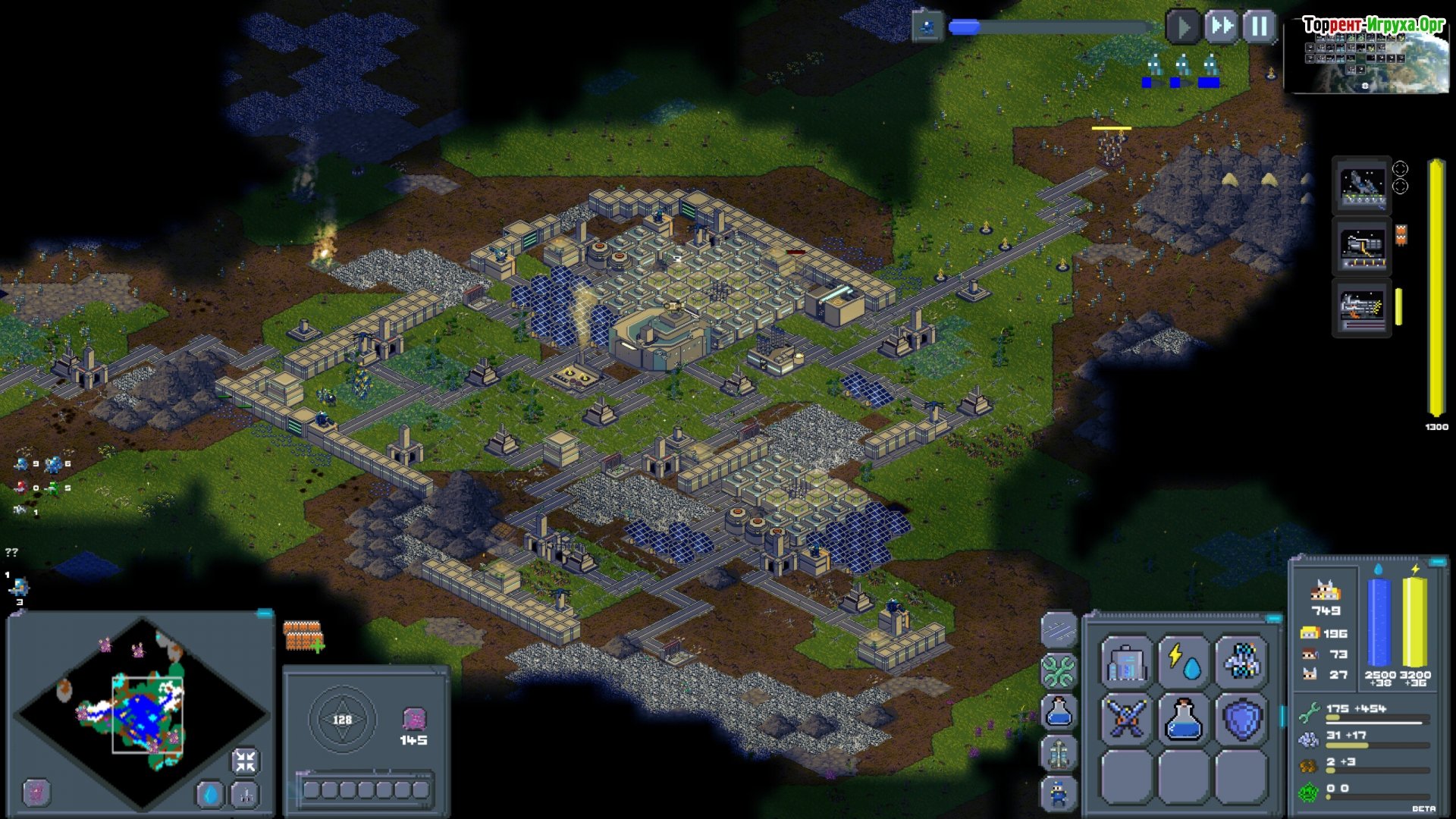This screenshot has height=819, width=1456.
Task: Set game speed to fast-forward
Action: pyautogui.click(x=1221, y=27)
